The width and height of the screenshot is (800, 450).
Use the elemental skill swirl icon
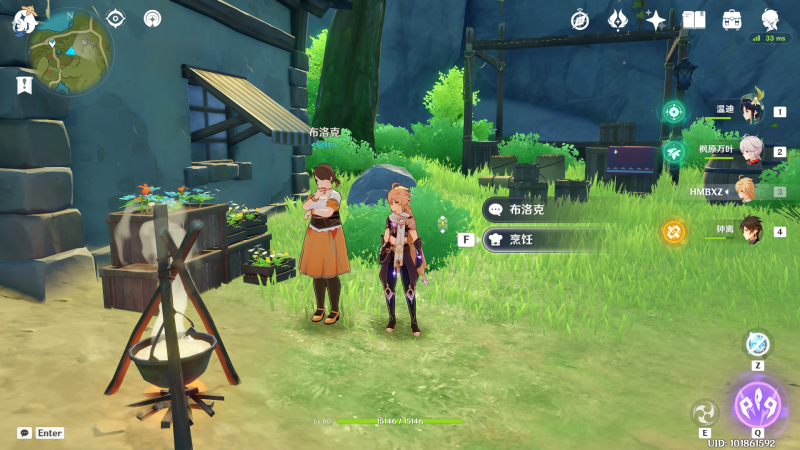(705, 412)
